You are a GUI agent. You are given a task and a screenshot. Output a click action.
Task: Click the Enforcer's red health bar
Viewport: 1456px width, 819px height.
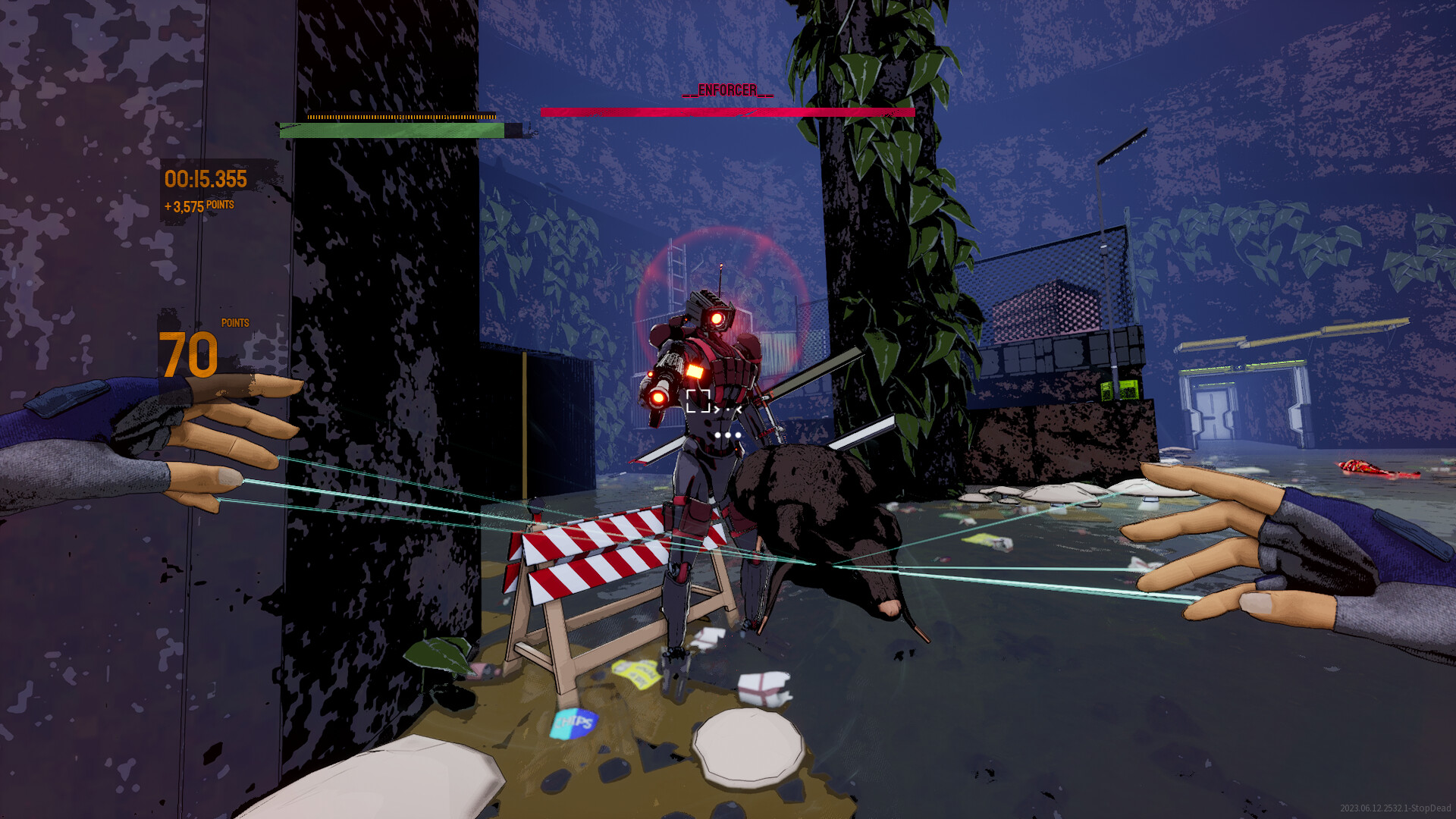[x=726, y=111]
